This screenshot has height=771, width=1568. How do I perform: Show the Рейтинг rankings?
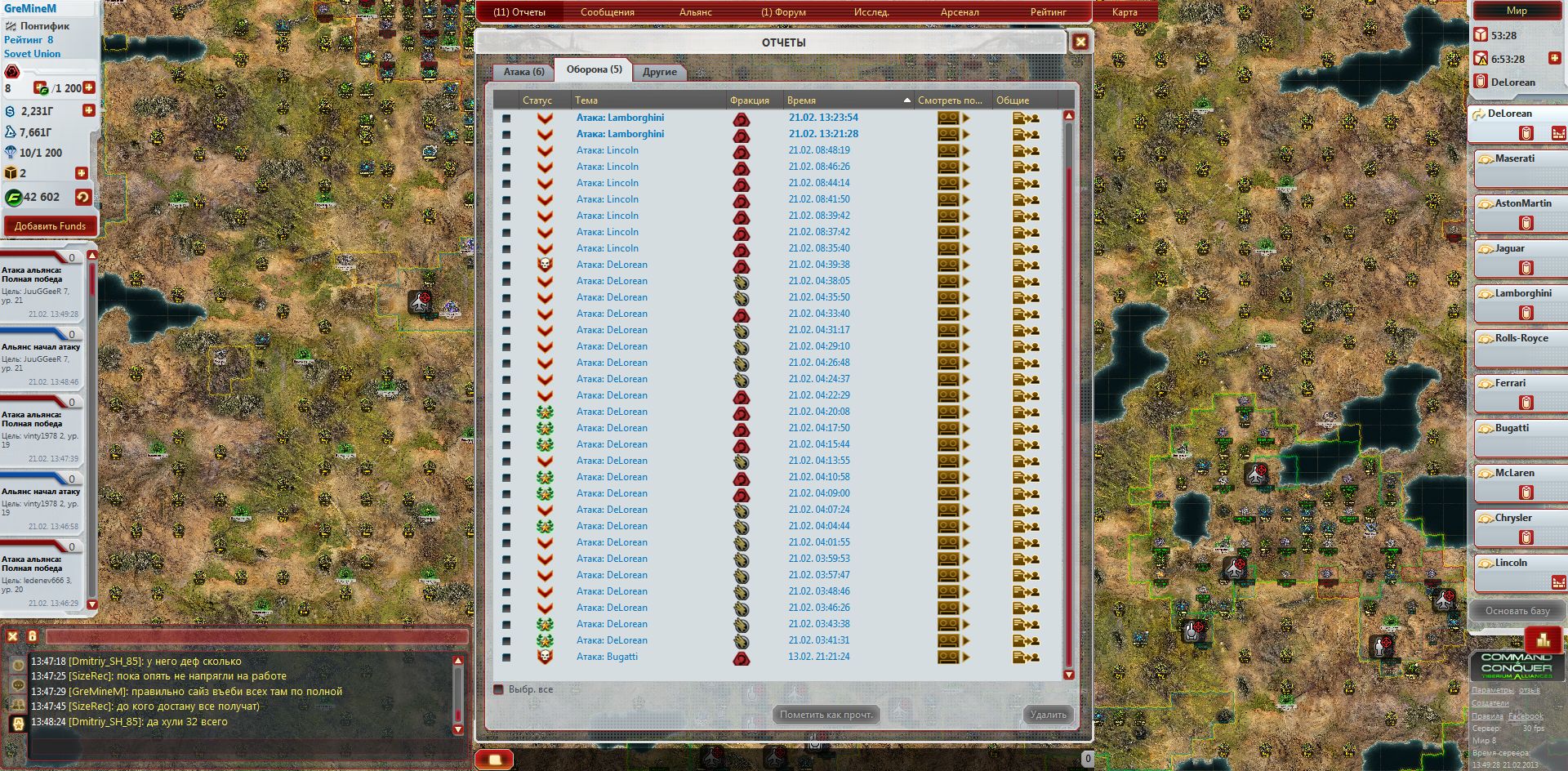coord(1048,12)
